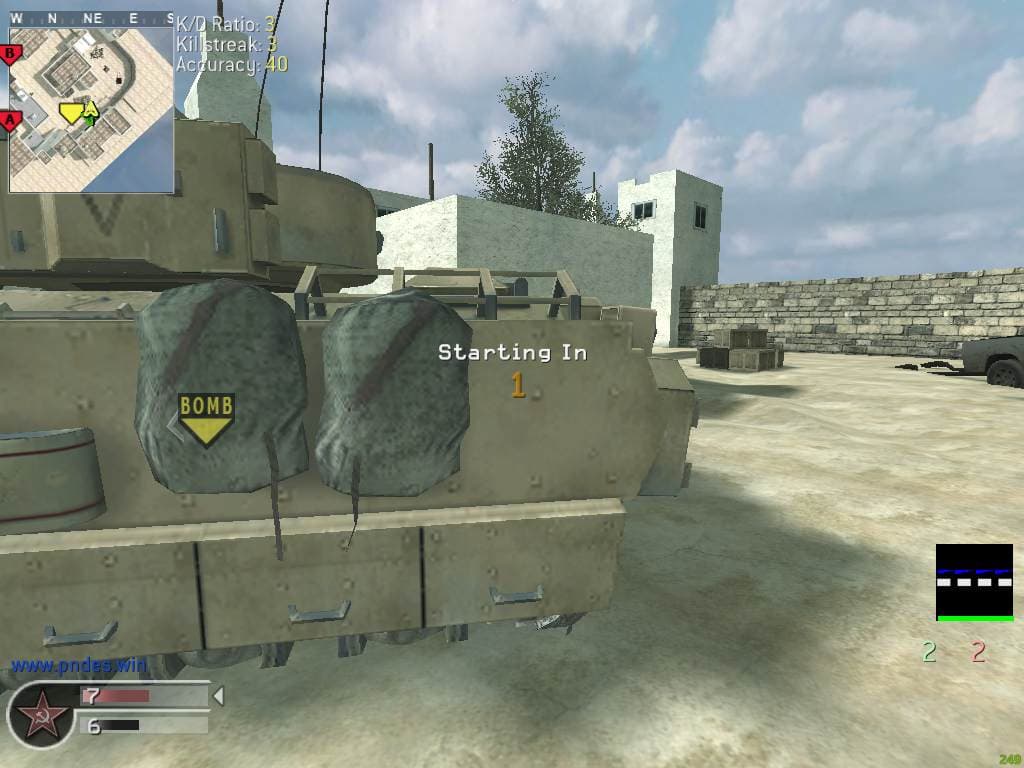Select the red A marker on the minimap
Viewport: 1024px width, 768px height.
11,121
